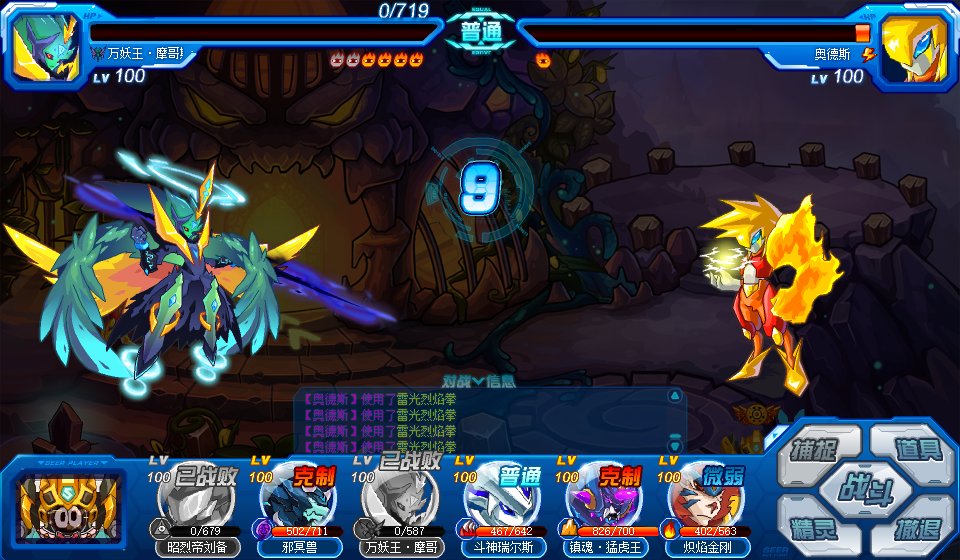Viewport: 960px width, 560px height.
Task: Select the 战斗 fight button
Action: [865, 489]
